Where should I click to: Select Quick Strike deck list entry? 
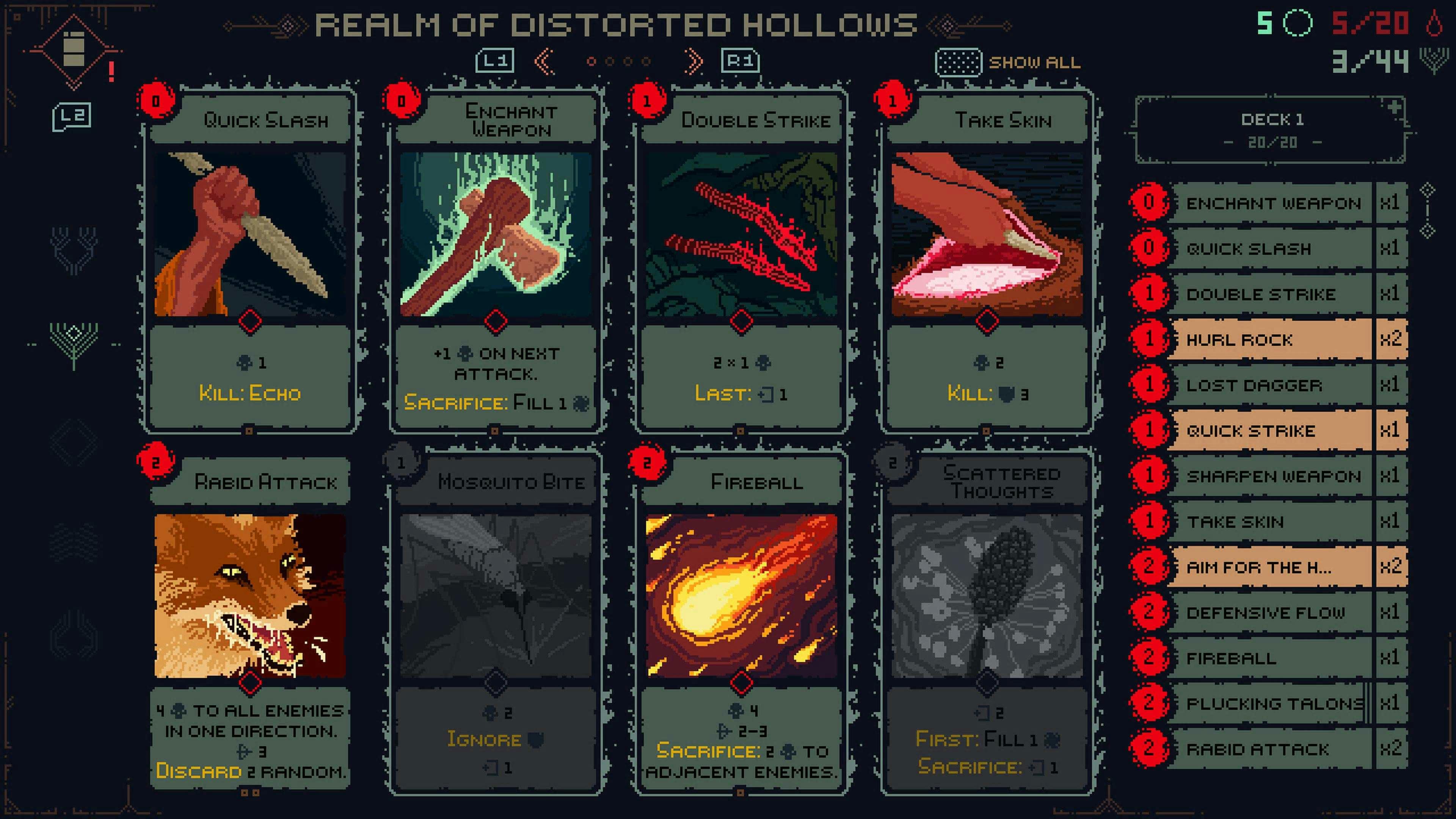tap(1269, 431)
